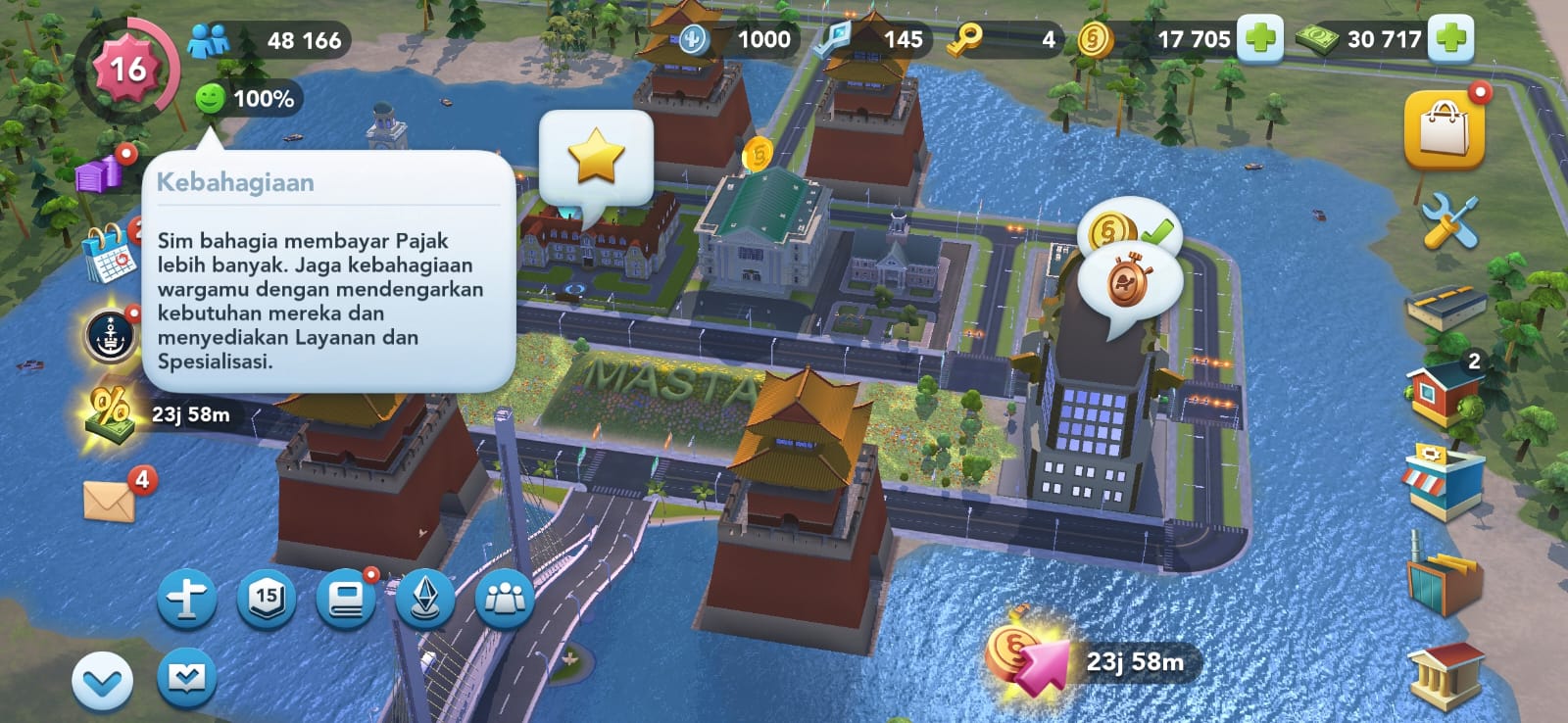Open the shopping bag store
Screen dimensions: 1568x723
click(x=1444, y=129)
